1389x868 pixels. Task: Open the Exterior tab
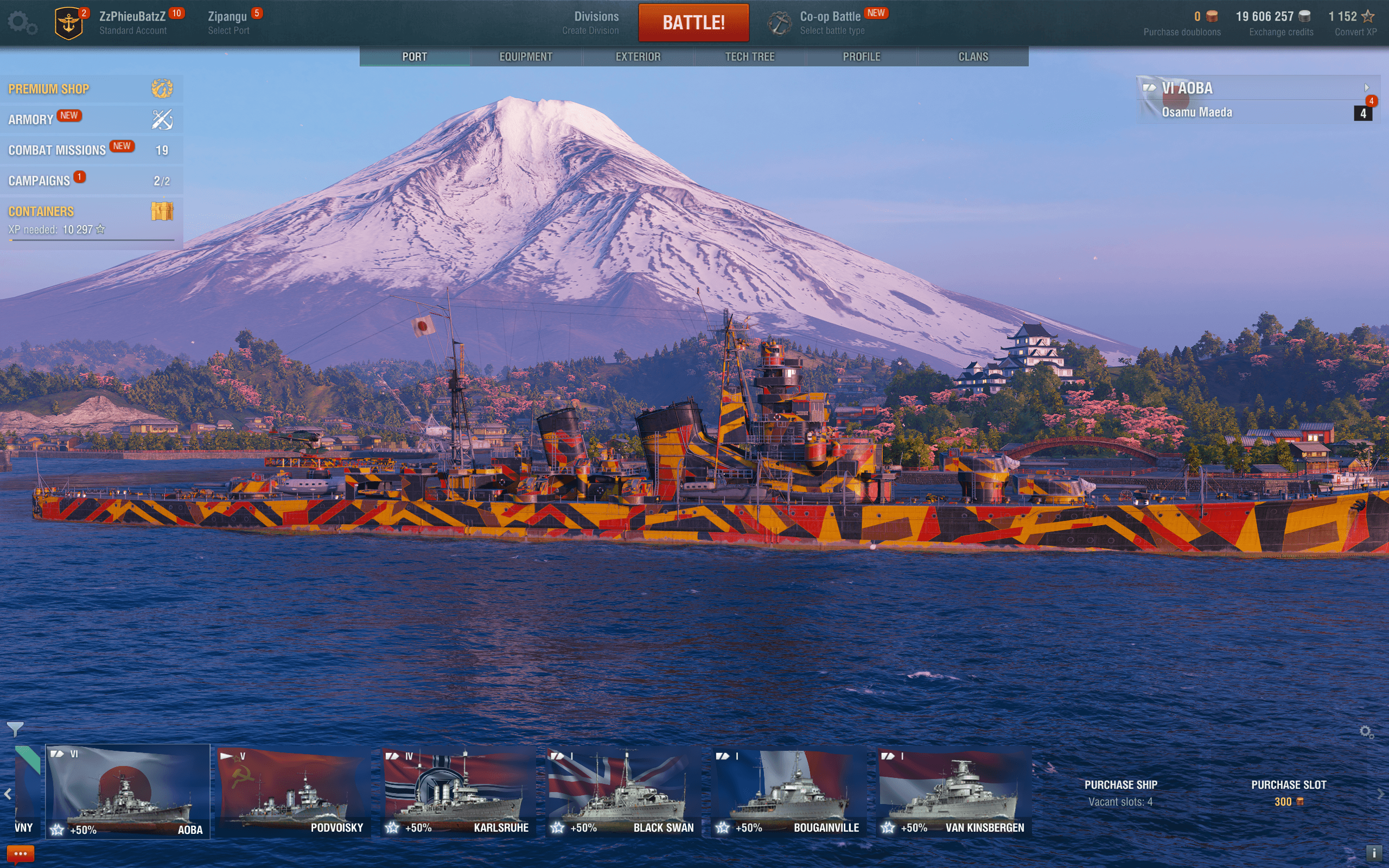tap(638, 57)
